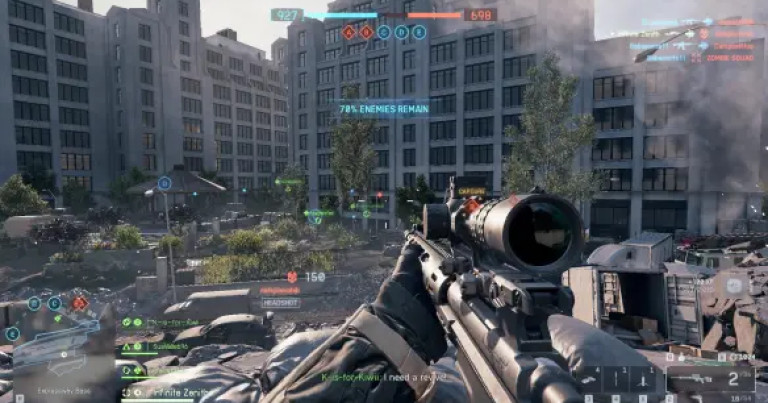Viewport: 768px width, 403px height.
Task: Click the red diamond objective marker above minimap
Action: click(x=79, y=303)
